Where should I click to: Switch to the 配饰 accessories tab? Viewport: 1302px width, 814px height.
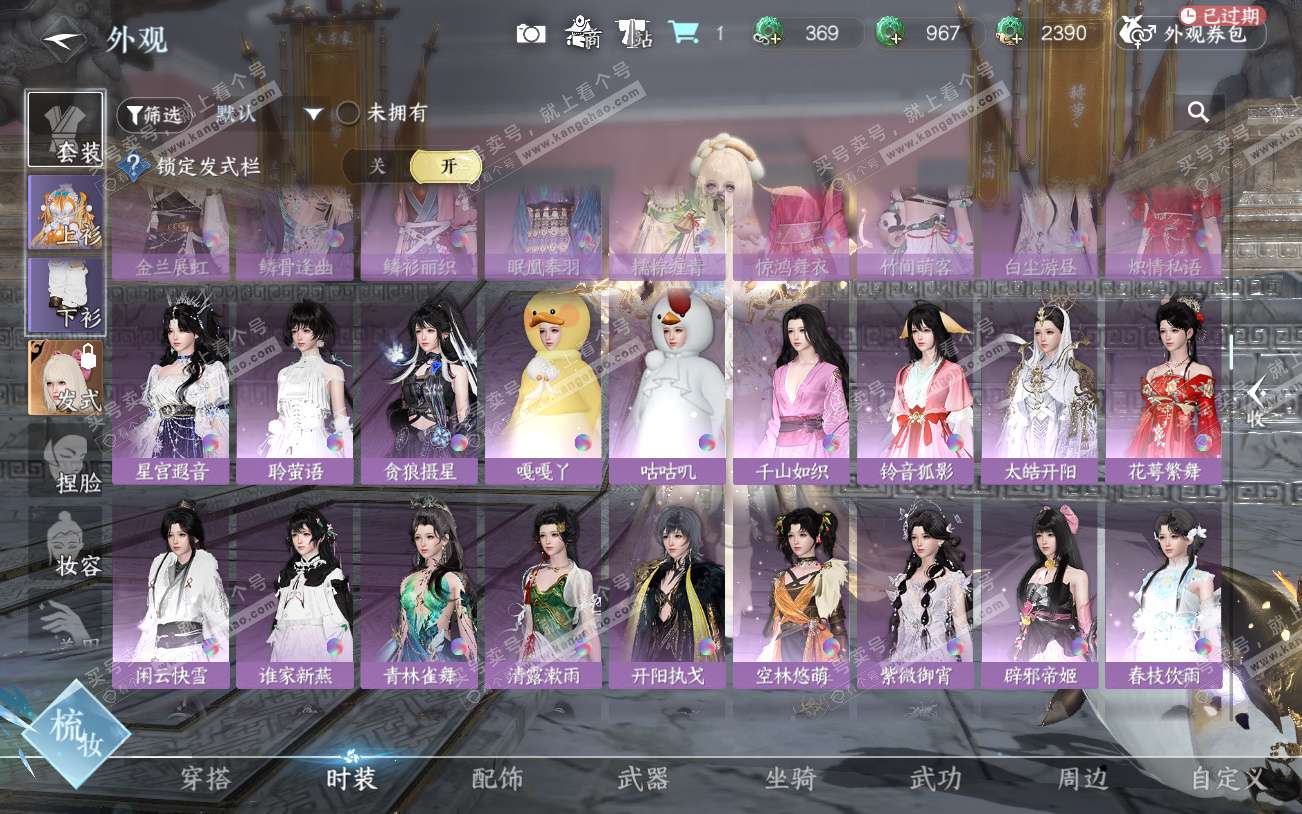497,779
